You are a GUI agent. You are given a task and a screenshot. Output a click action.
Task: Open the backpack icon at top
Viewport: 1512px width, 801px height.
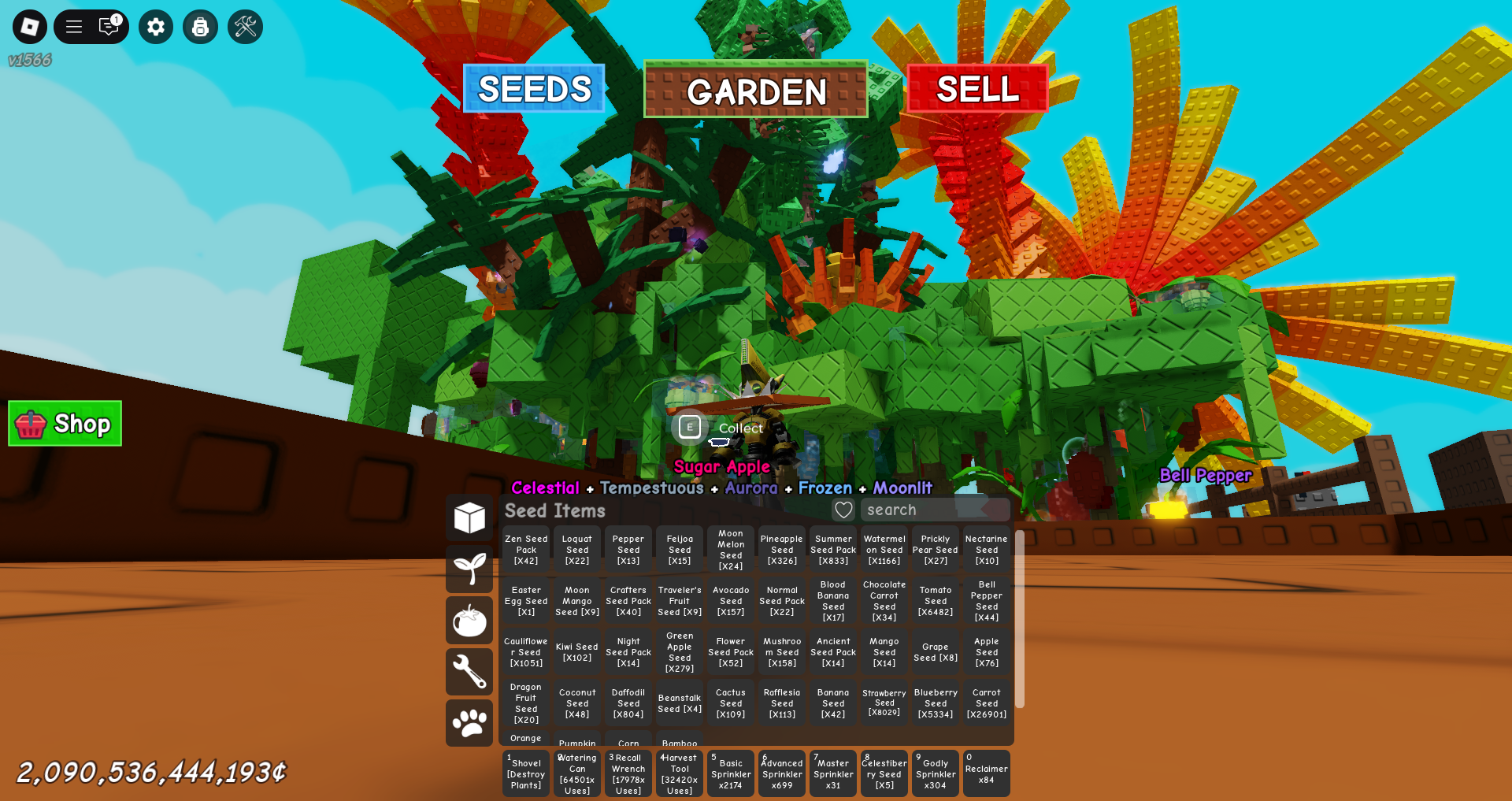(200, 27)
